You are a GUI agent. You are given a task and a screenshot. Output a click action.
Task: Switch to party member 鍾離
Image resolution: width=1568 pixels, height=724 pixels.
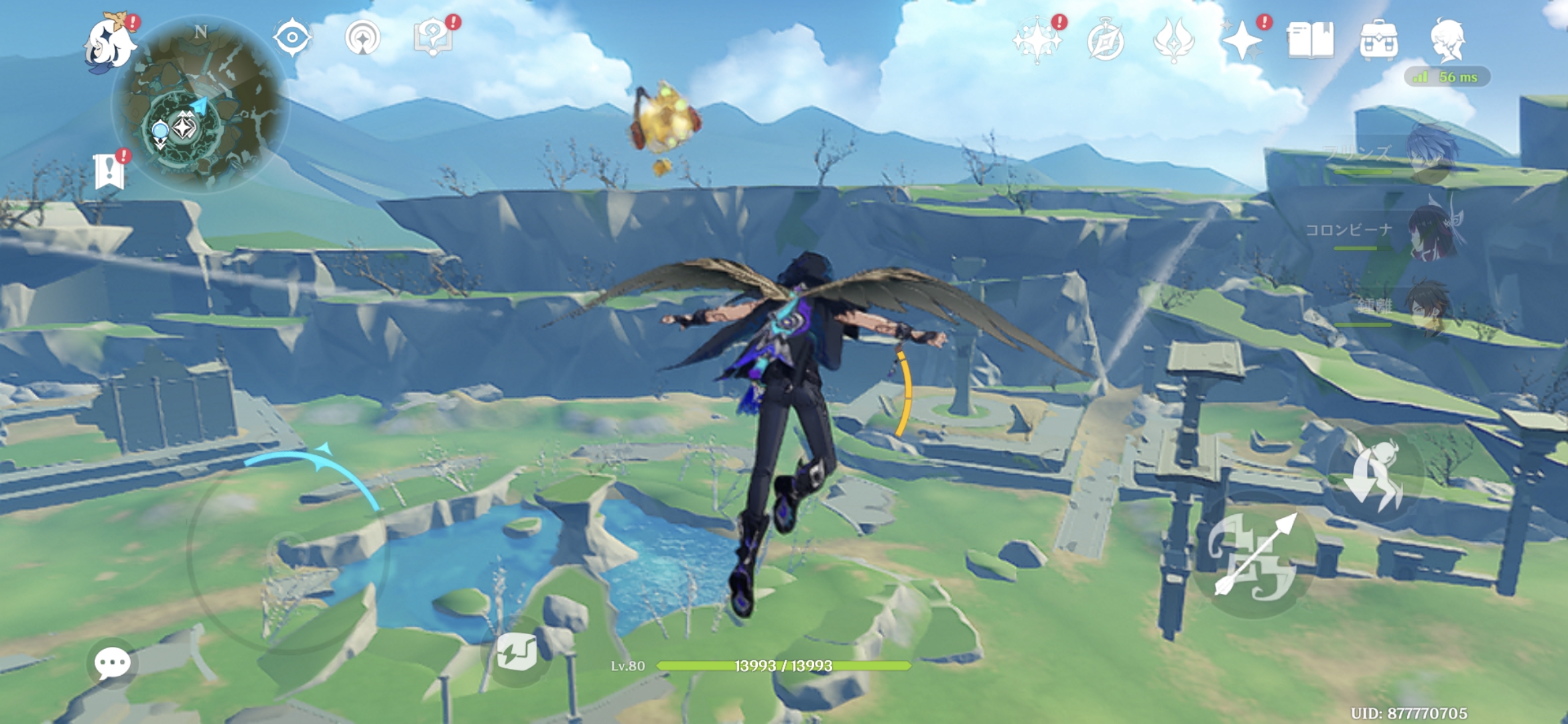pos(1431,308)
